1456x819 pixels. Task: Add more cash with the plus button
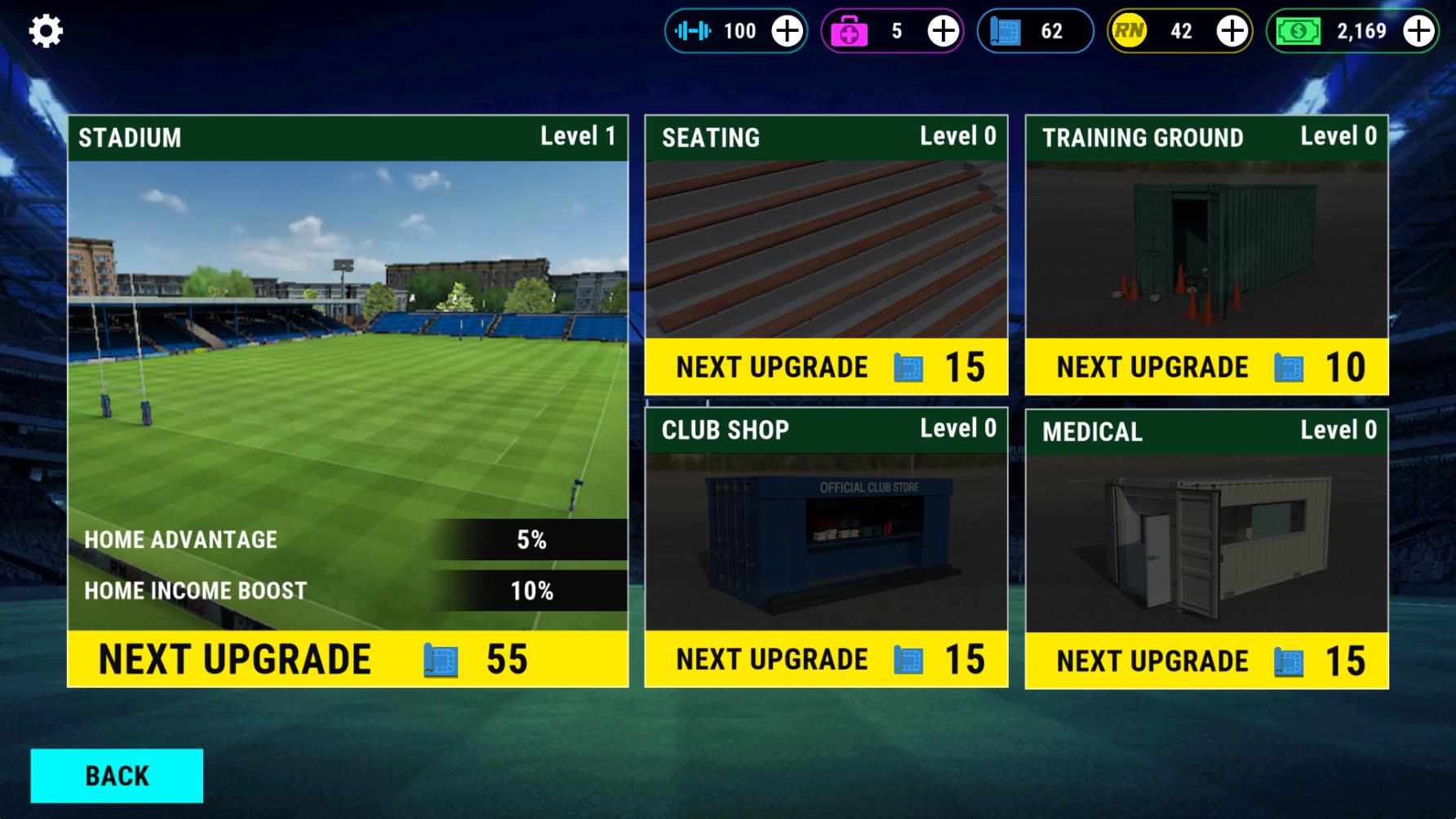[1418, 31]
